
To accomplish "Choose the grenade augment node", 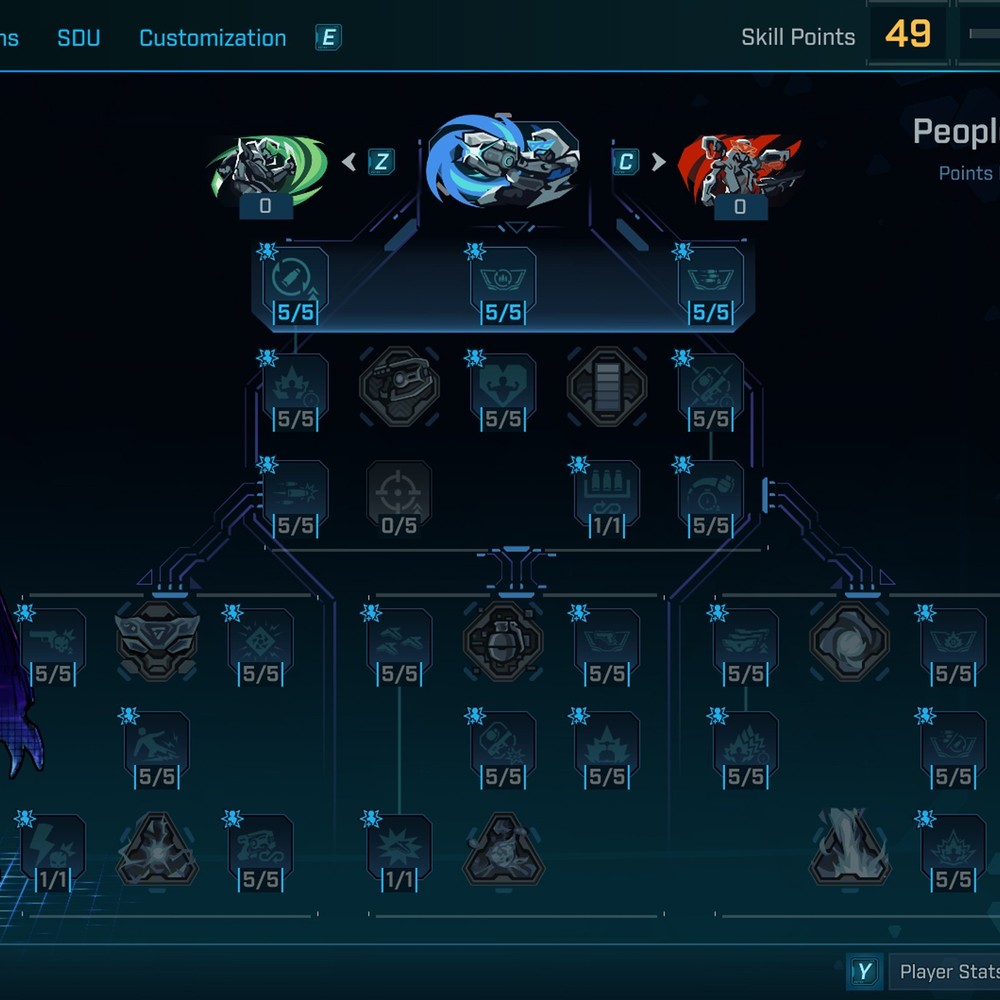I will coord(503,641).
